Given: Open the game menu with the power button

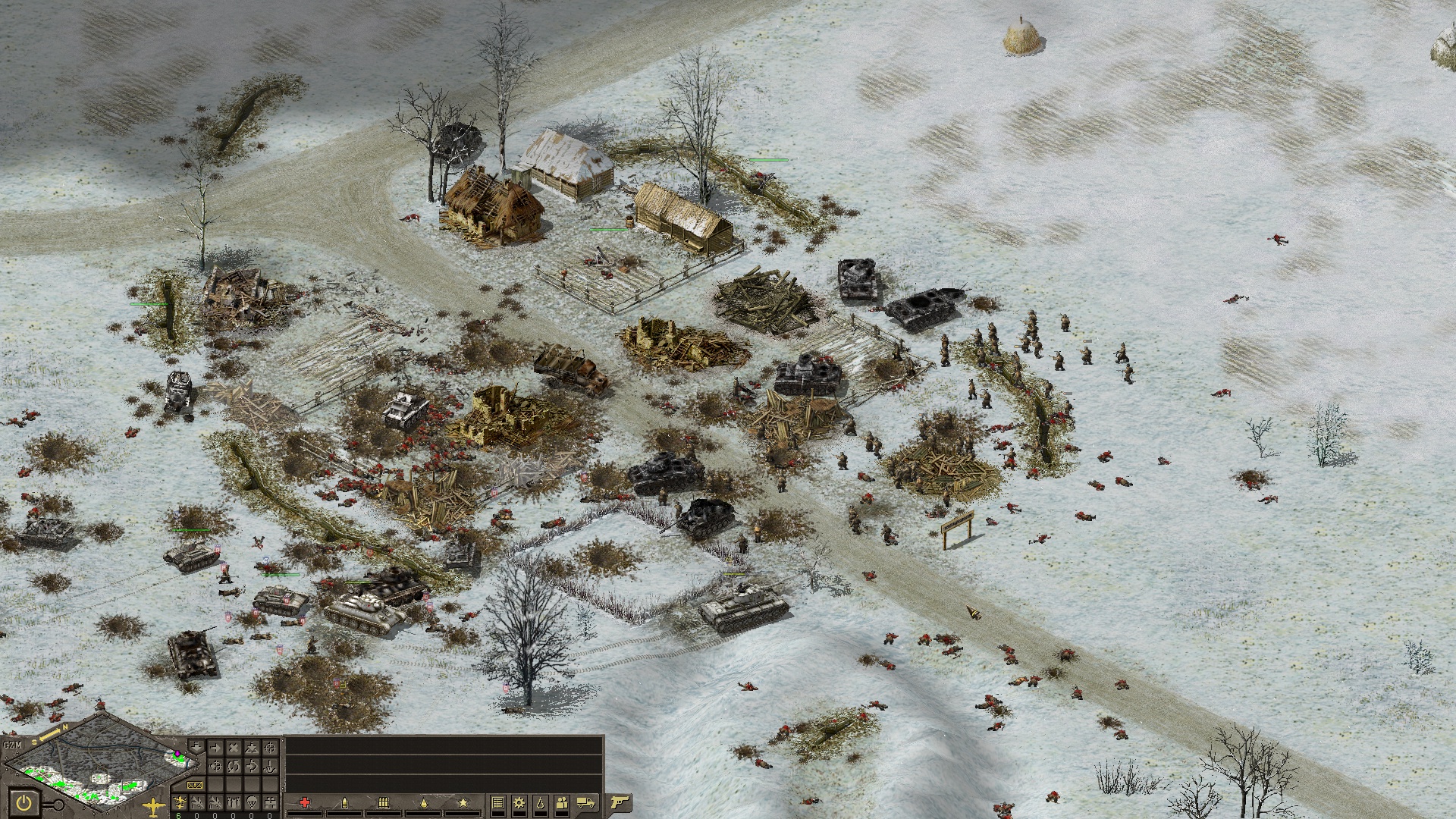Looking at the screenshot, I should [x=24, y=804].
